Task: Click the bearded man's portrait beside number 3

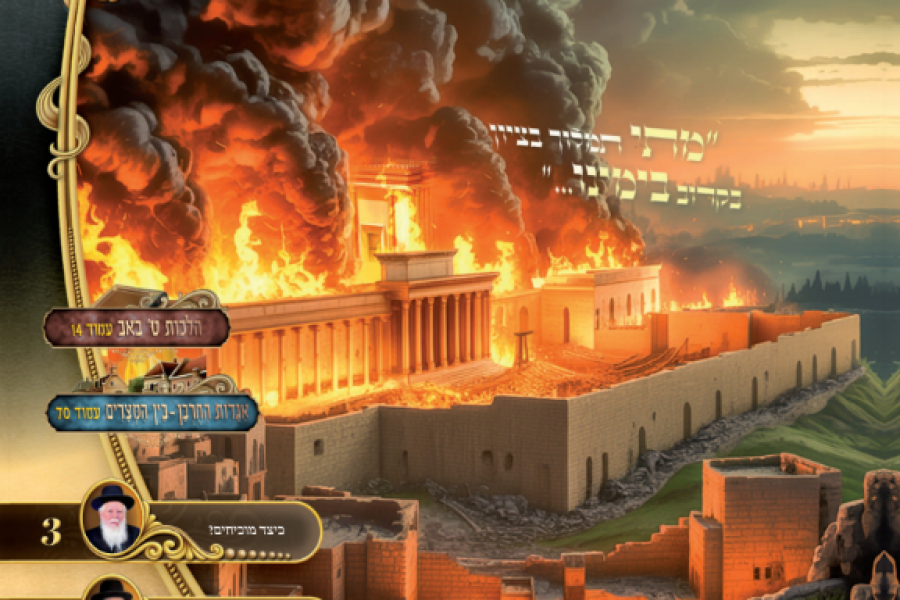Action: (113, 520)
